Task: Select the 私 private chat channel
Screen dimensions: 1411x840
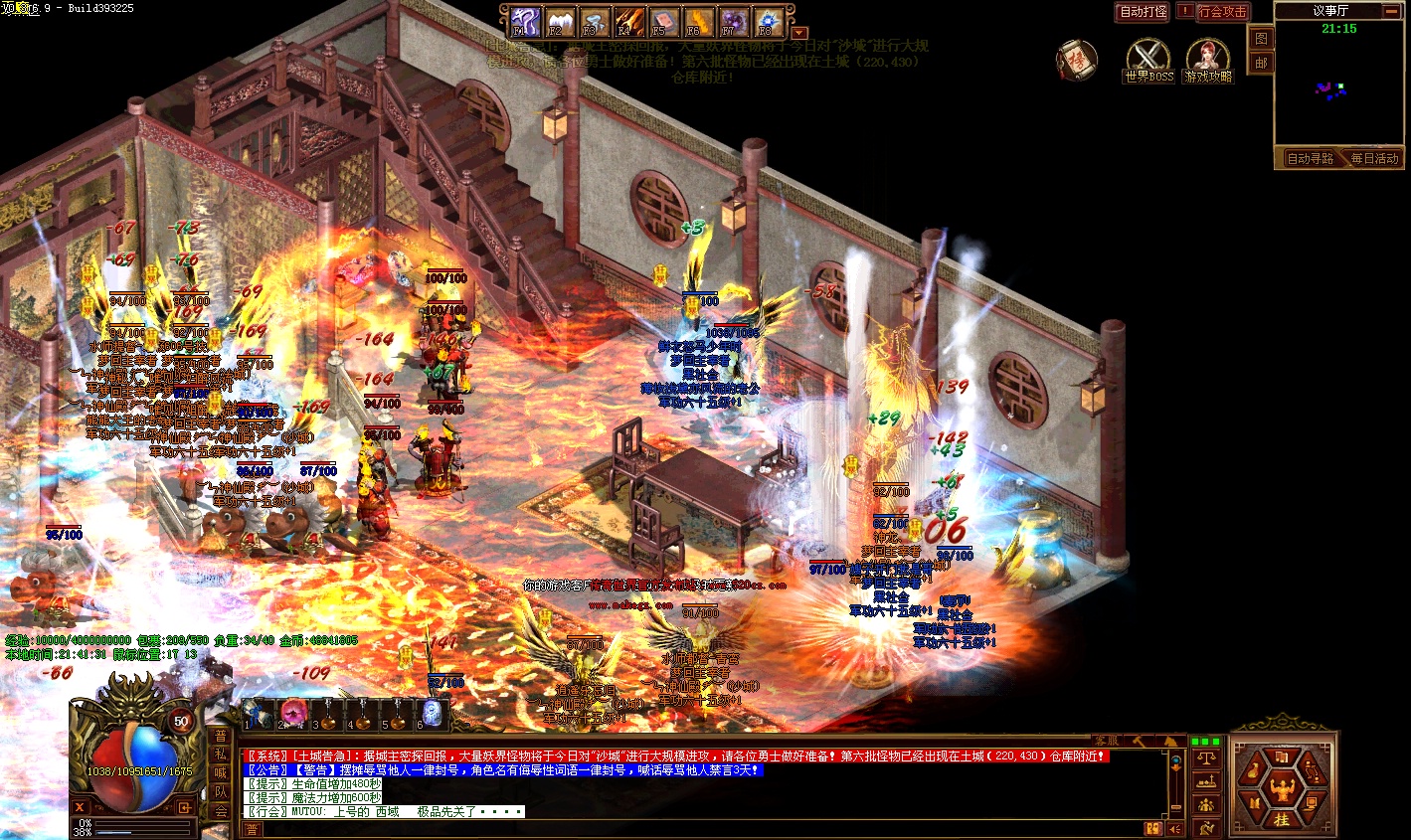Action: click(x=221, y=755)
